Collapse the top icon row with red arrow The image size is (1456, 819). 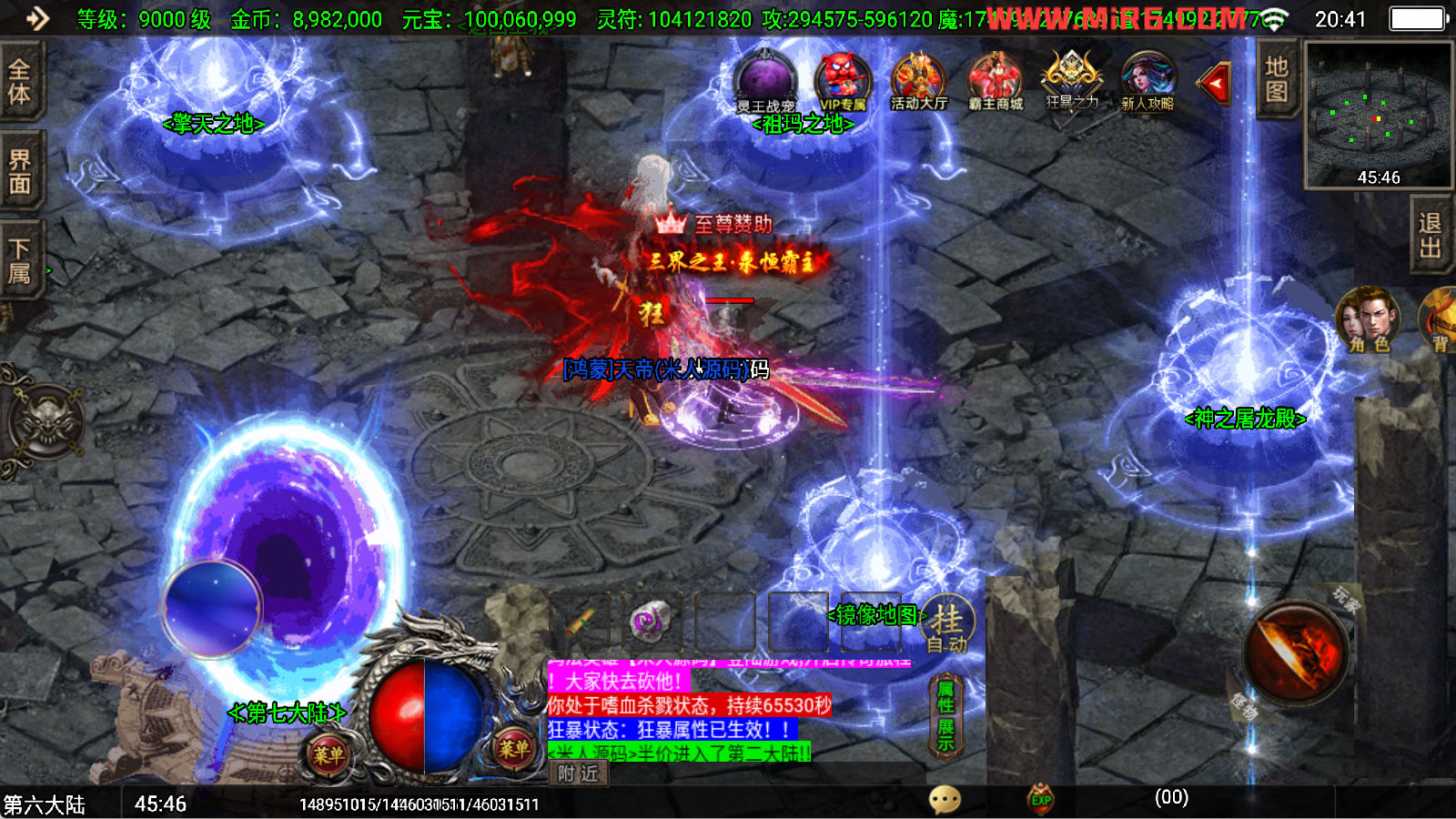[x=1215, y=84]
